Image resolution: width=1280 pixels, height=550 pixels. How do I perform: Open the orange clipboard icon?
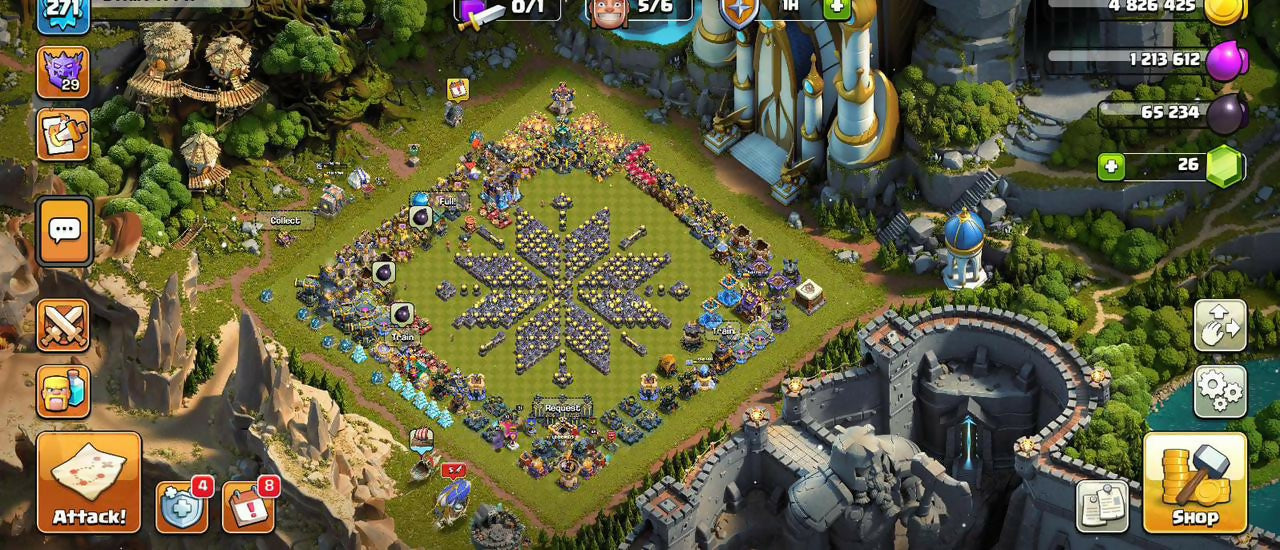(x=63, y=134)
